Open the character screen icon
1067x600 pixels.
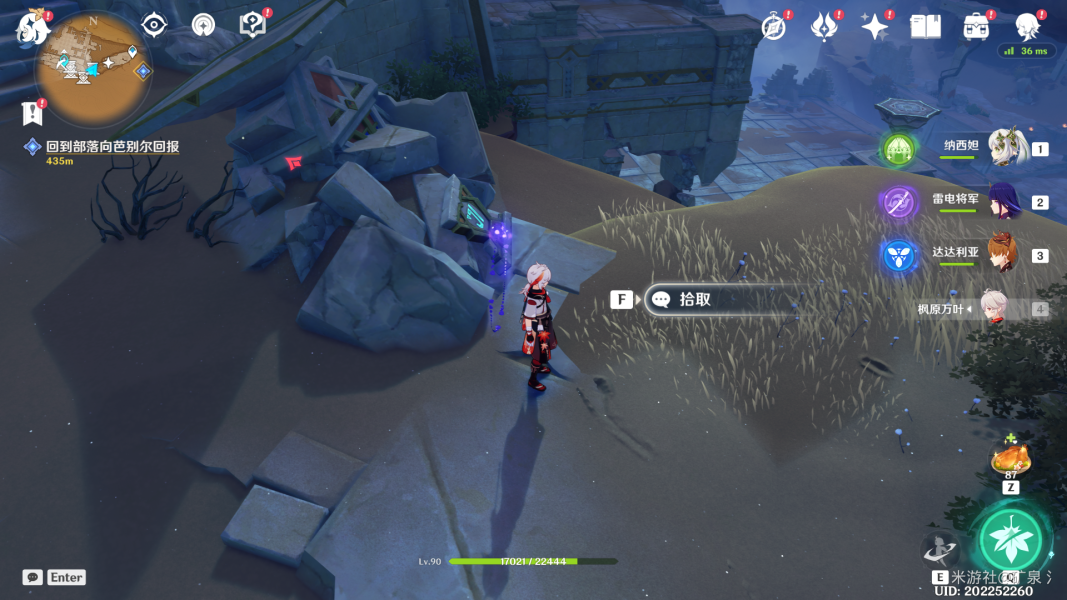[1027, 27]
